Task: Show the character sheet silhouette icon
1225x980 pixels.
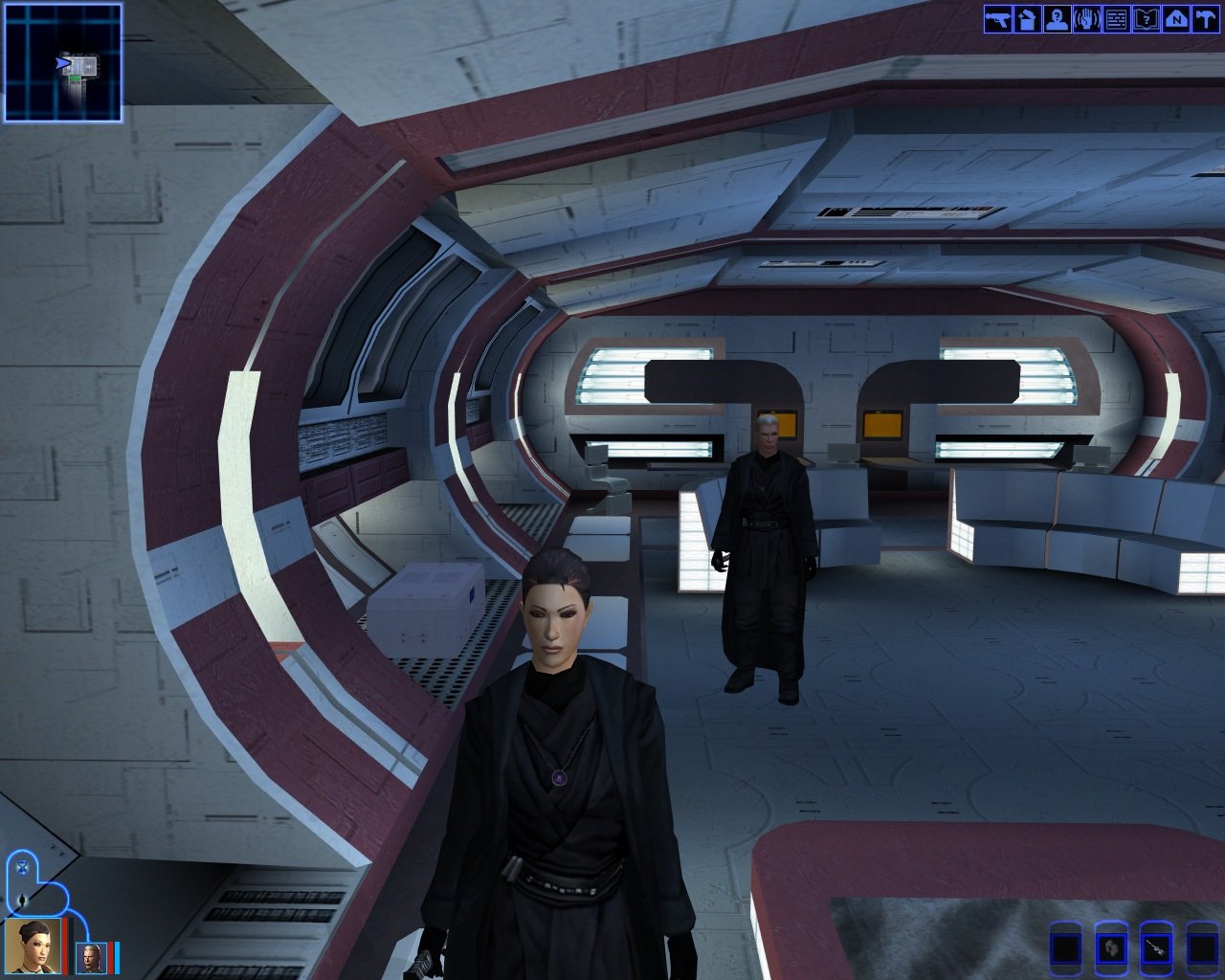Action: coord(1058,19)
